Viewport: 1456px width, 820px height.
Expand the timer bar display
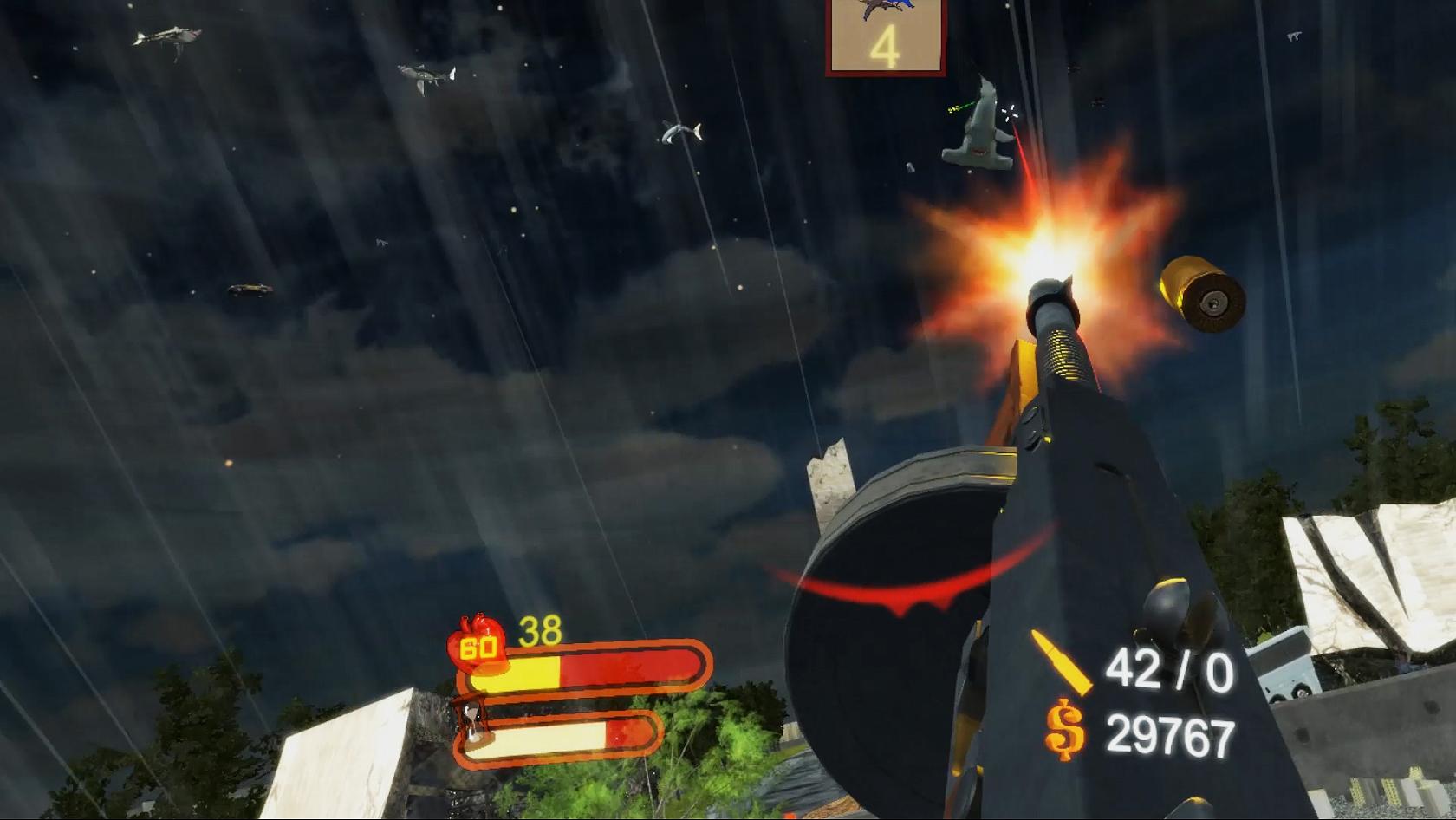pos(563,739)
